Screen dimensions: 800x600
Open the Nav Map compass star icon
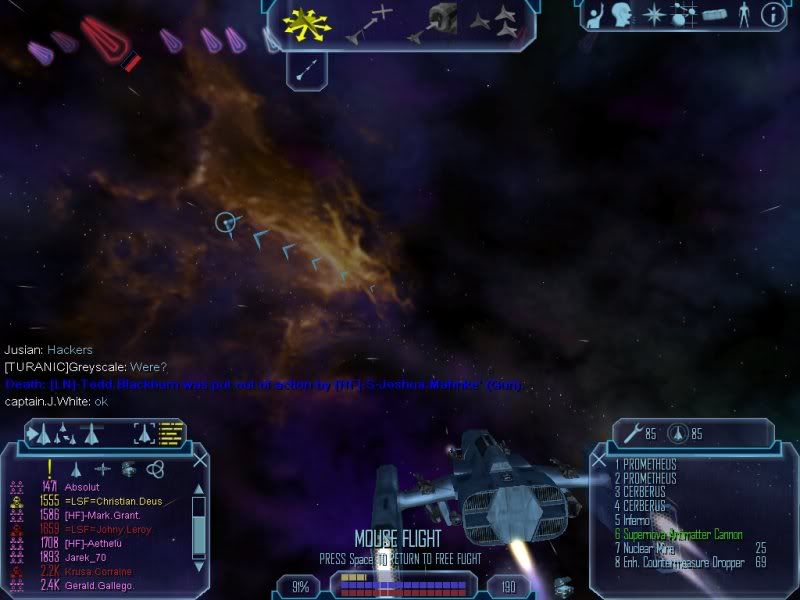point(655,14)
